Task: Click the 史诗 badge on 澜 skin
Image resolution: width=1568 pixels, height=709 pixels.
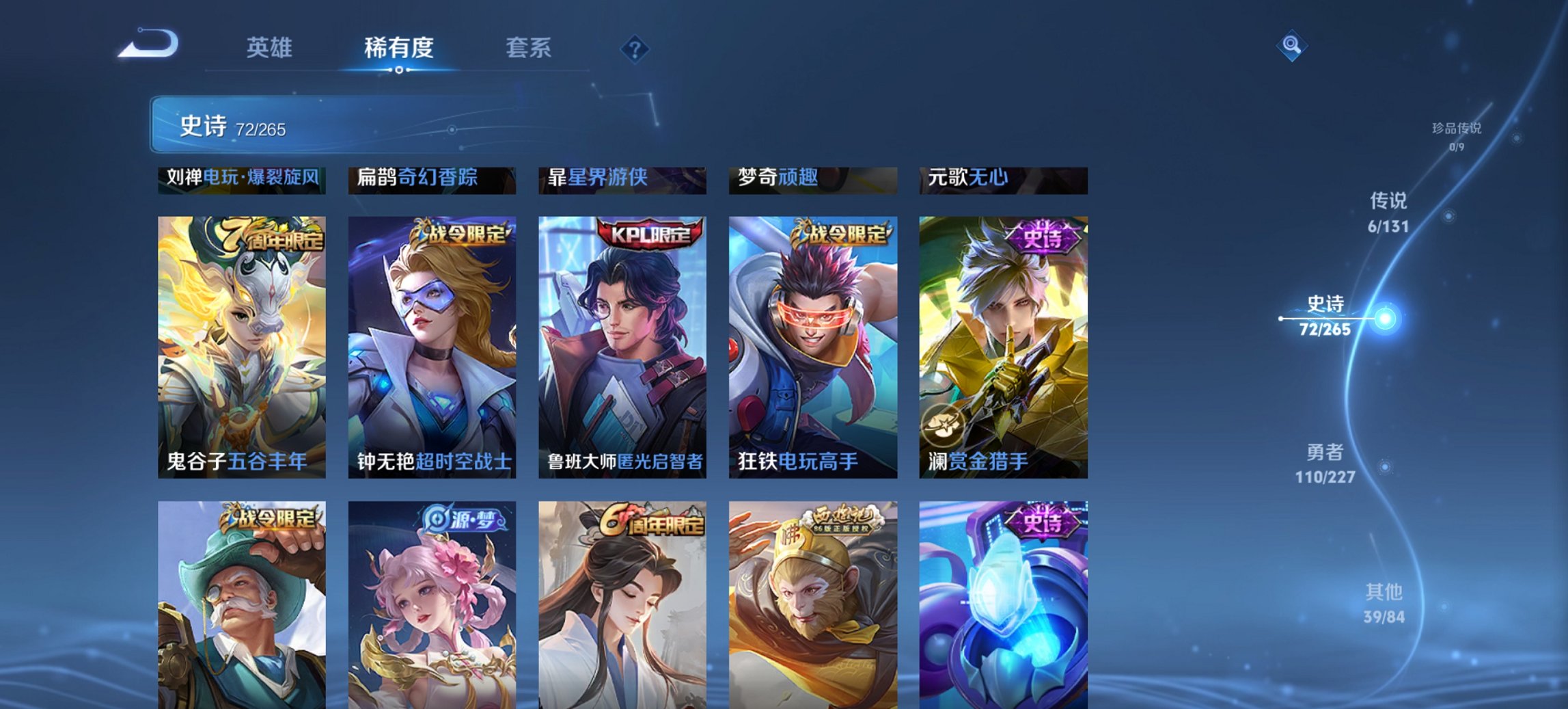Action: pyautogui.click(x=1042, y=235)
